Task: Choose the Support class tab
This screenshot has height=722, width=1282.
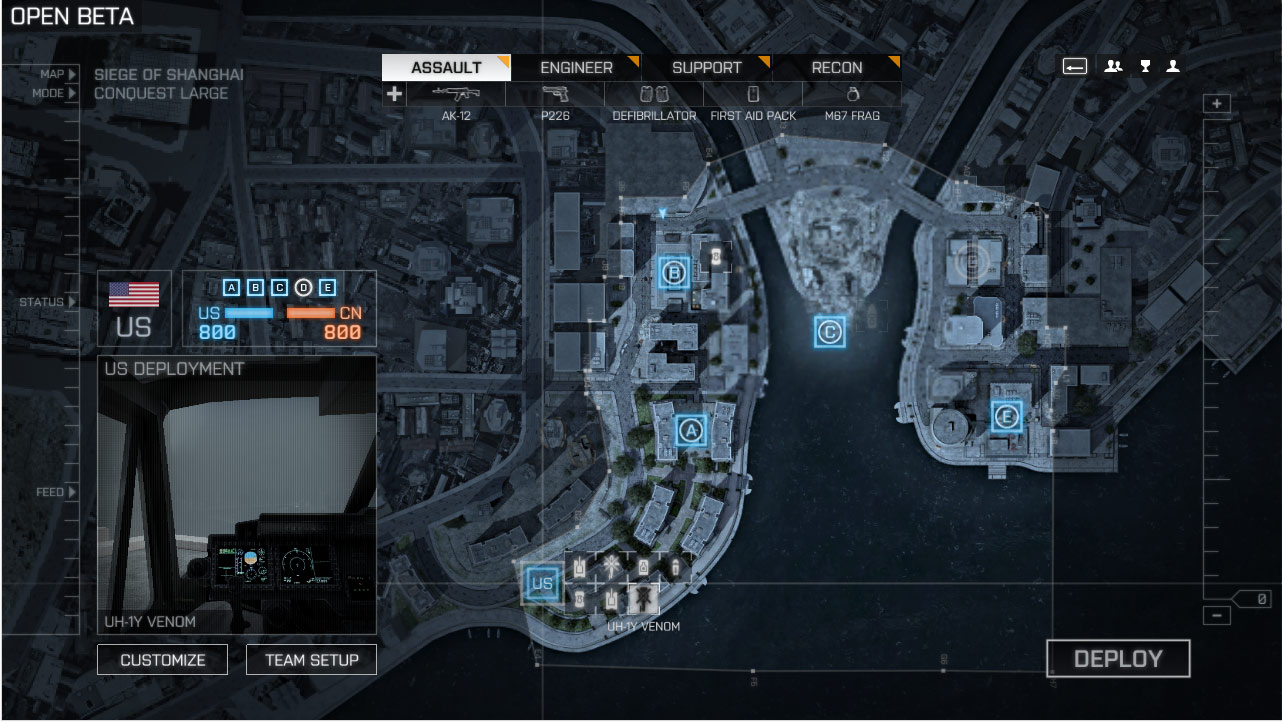Action: tap(706, 68)
